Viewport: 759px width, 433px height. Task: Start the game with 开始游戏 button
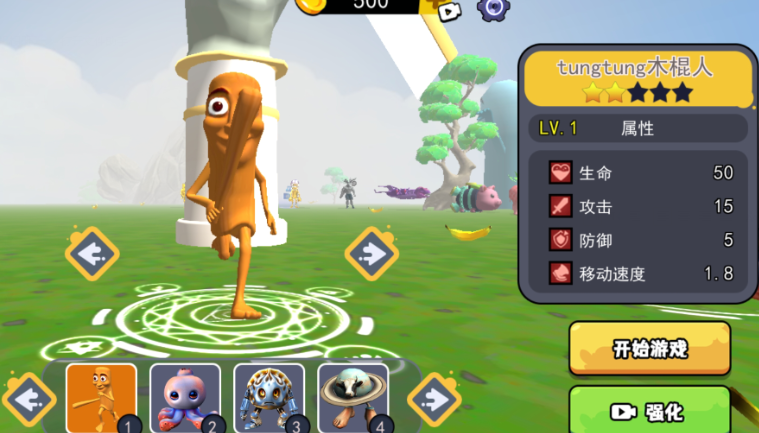pos(649,348)
